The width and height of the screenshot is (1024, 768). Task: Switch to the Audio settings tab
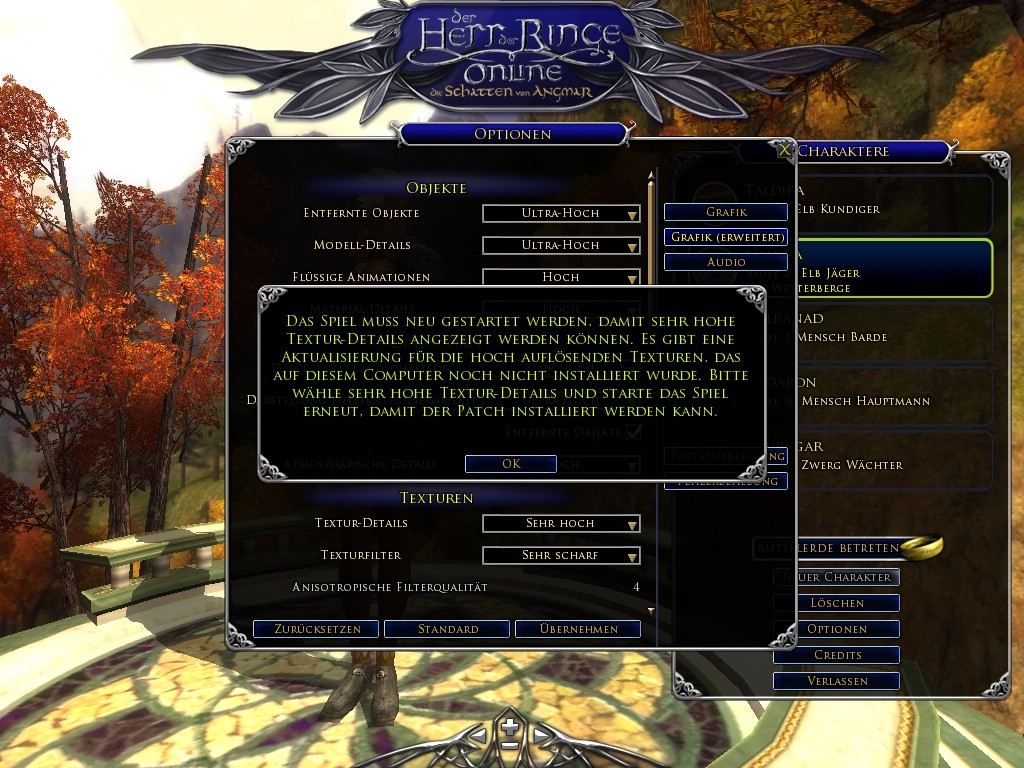coord(726,262)
